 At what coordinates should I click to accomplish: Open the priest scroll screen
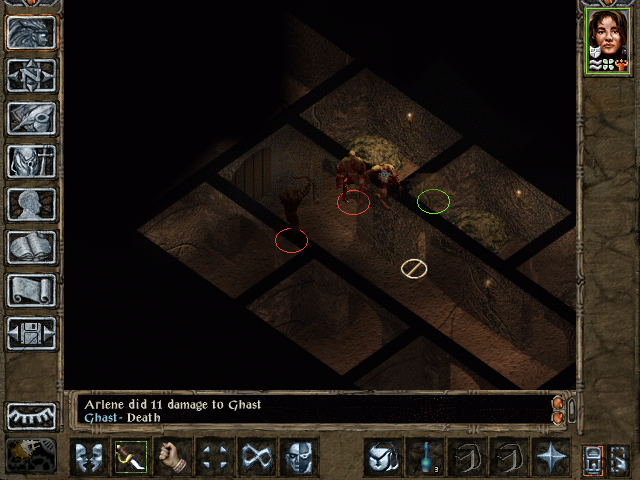click(x=31, y=290)
